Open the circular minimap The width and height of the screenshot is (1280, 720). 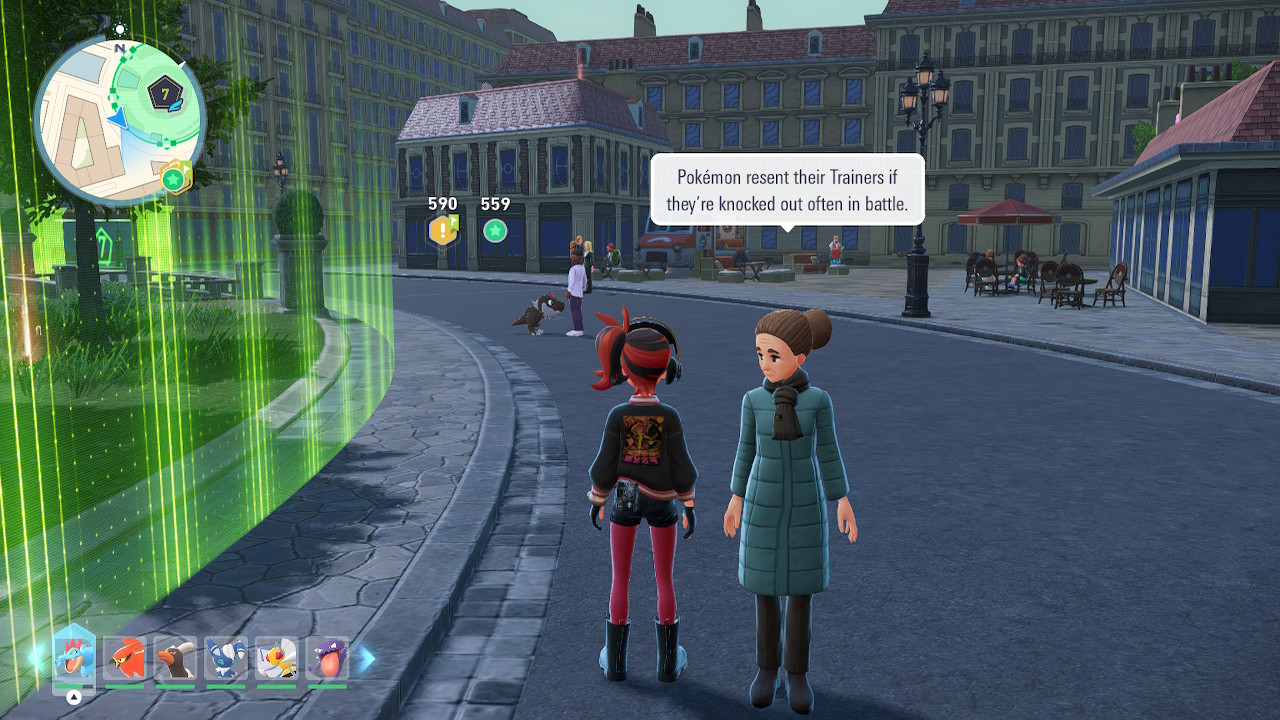(x=119, y=121)
